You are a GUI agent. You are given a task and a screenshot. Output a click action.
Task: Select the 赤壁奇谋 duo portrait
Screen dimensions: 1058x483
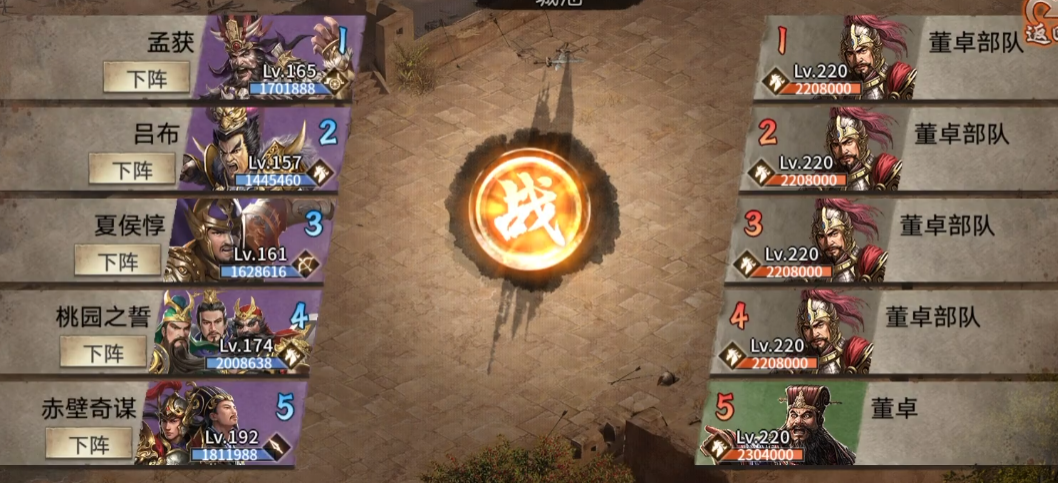212,424
